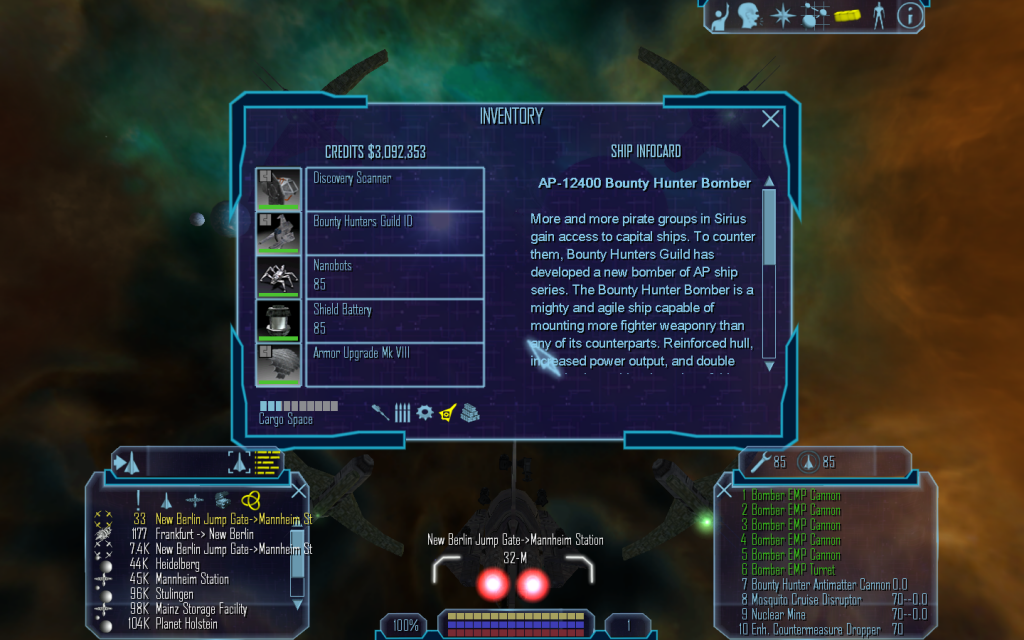Select the Discovery Scanner inventory item

pos(395,188)
